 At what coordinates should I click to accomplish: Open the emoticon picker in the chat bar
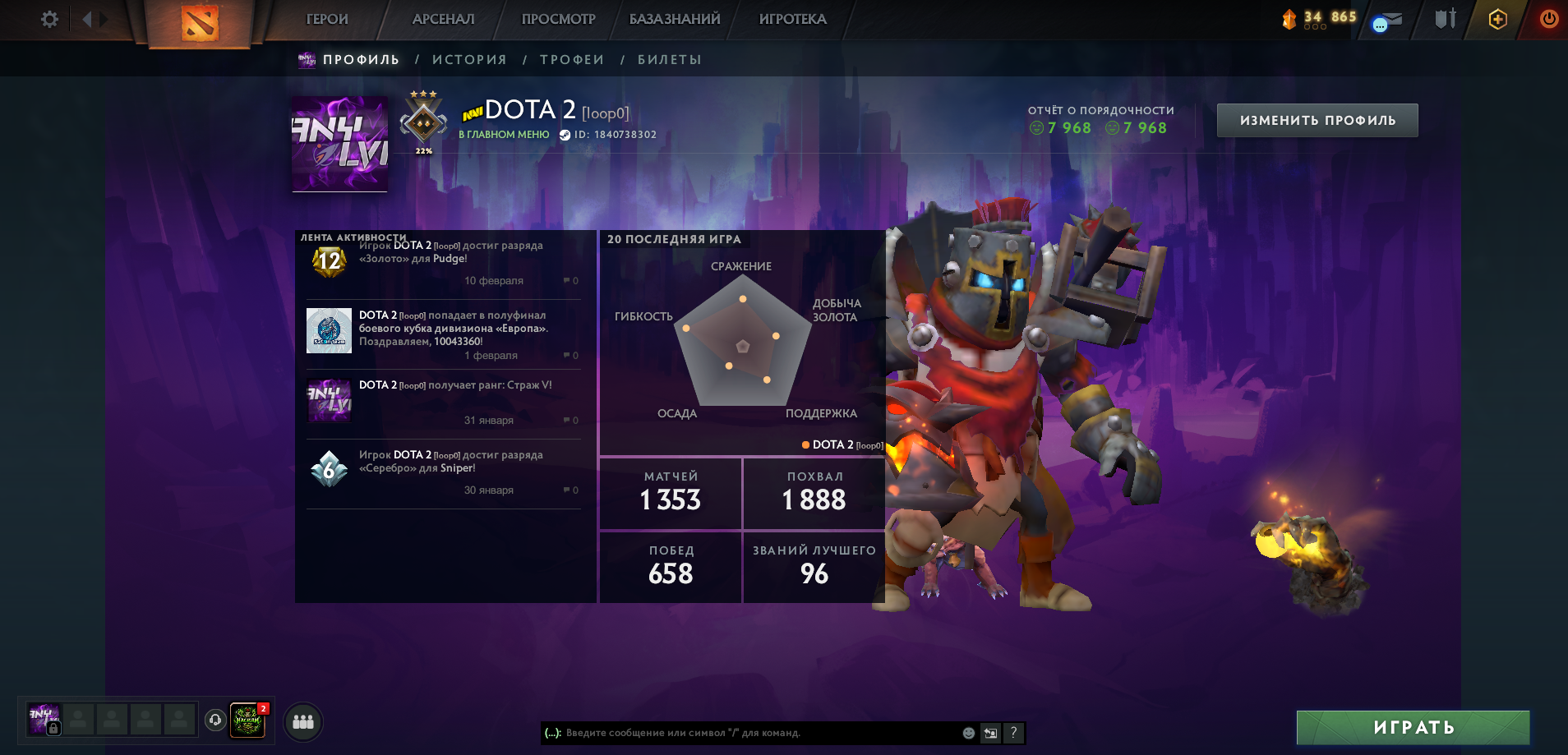pyautogui.click(x=967, y=733)
